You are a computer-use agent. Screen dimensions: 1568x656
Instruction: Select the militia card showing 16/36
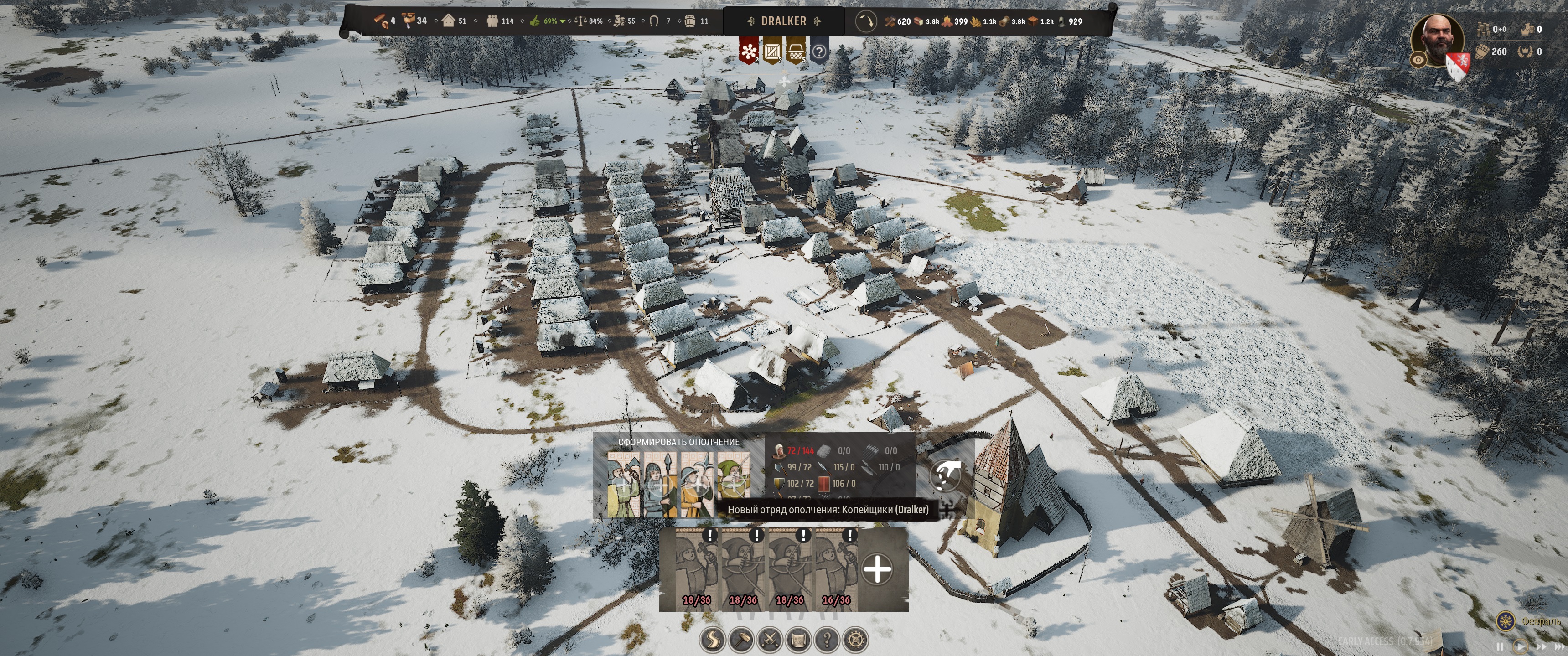(836, 569)
